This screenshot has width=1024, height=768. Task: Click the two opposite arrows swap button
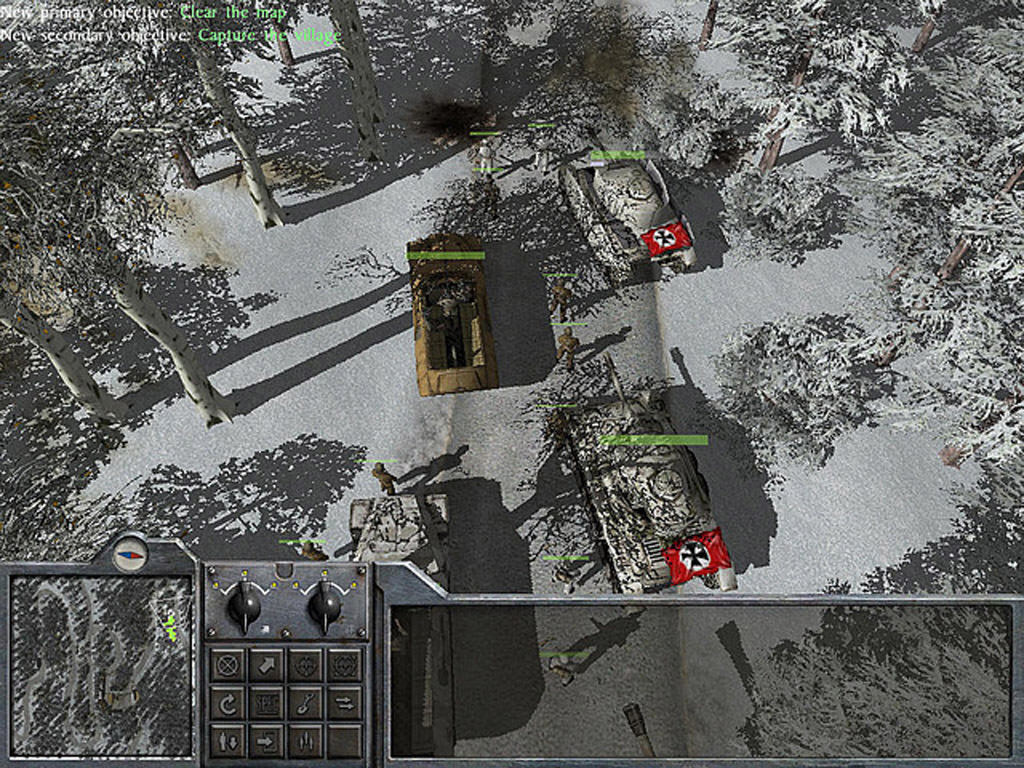[x=344, y=703]
